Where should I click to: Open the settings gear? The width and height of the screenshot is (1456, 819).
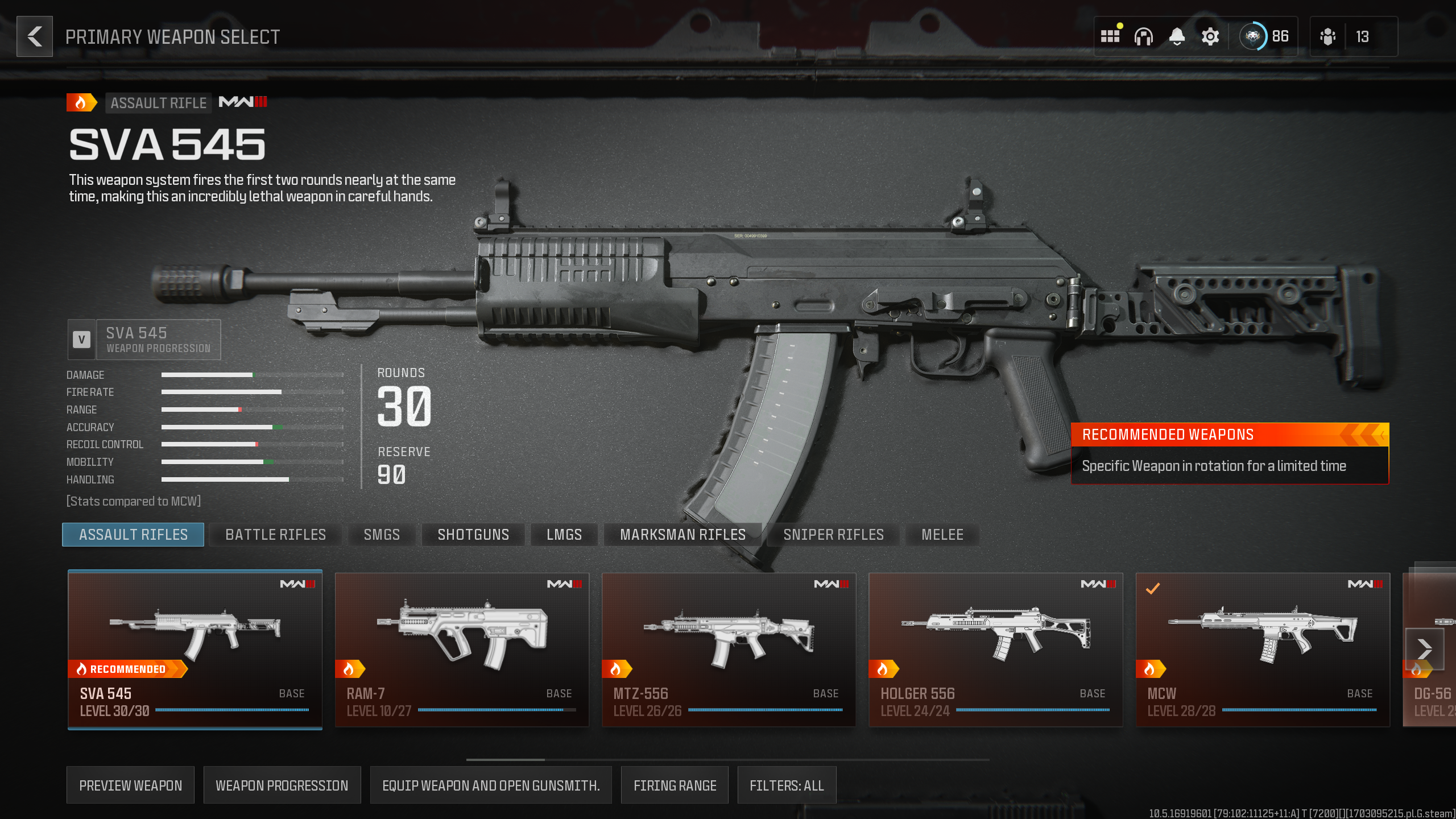pos(1210,36)
